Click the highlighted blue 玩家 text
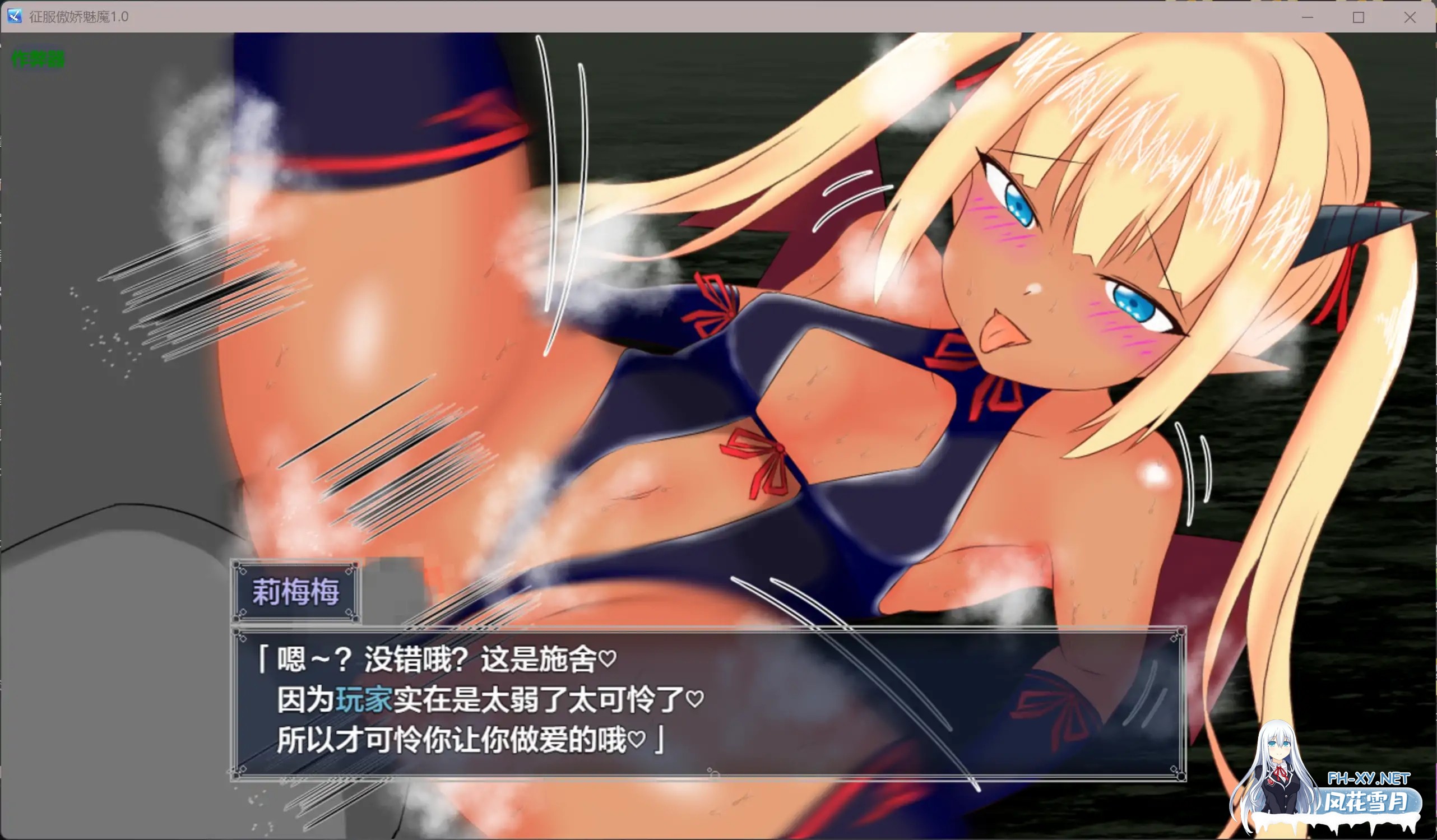The image size is (1437, 840). coord(364,697)
